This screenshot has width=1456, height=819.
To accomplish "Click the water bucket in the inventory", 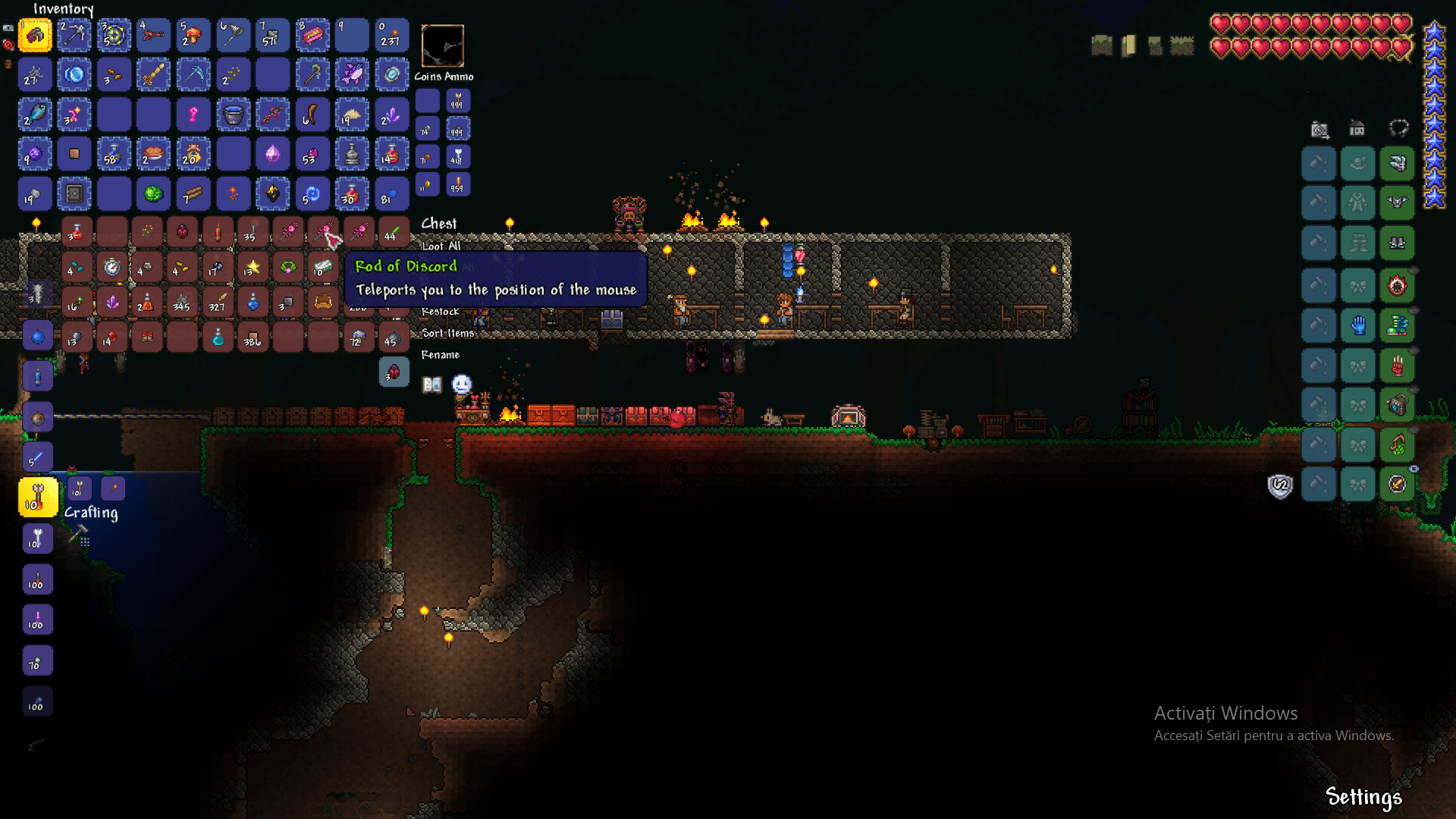I will (233, 115).
